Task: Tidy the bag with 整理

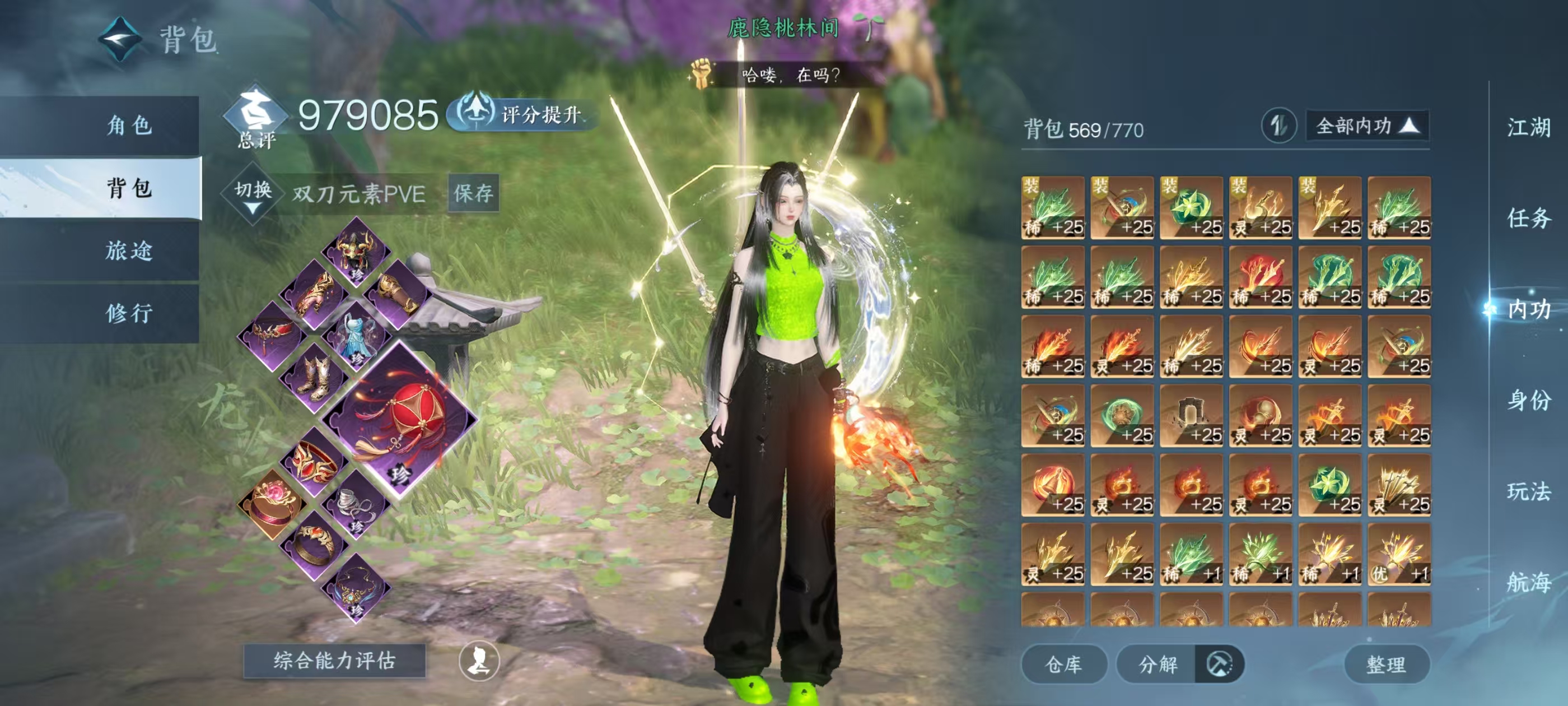Action: point(1386,664)
